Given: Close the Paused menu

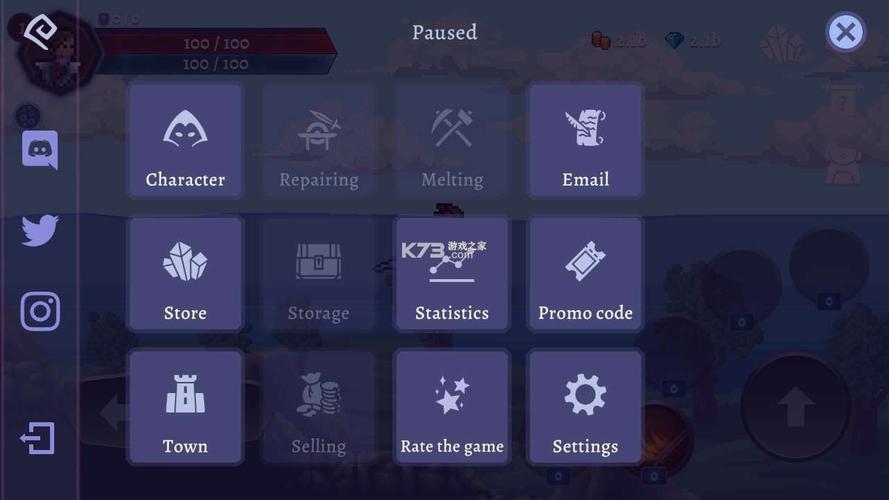Looking at the screenshot, I should tap(845, 32).
